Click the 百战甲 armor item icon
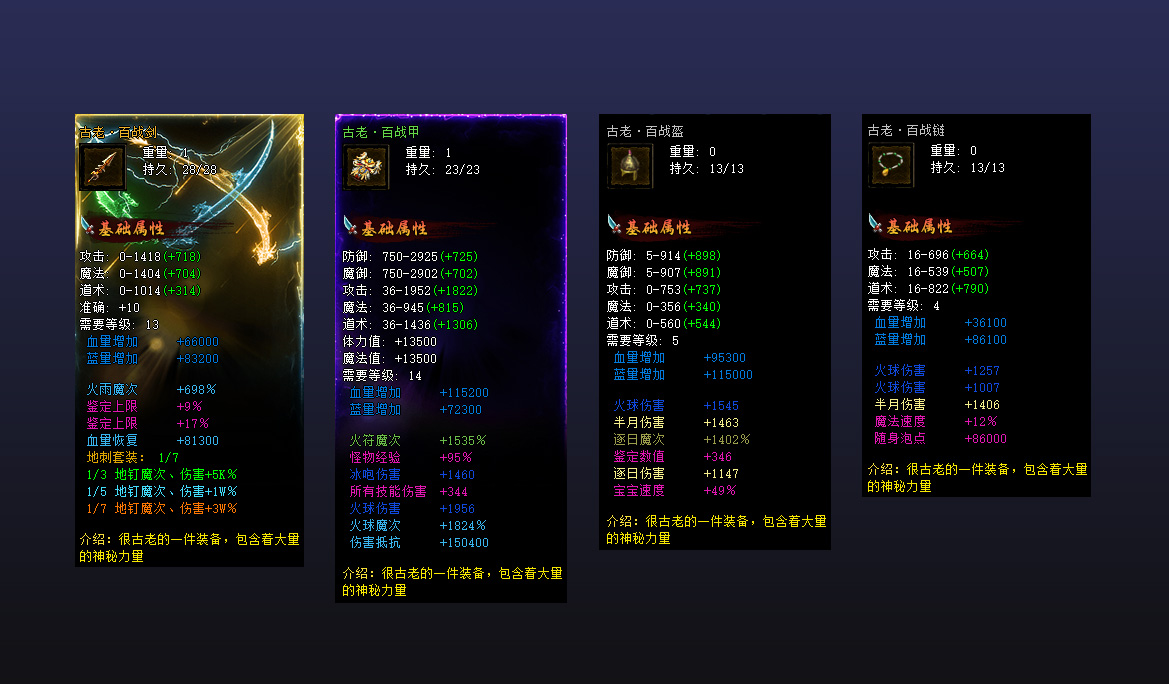Image resolution: width=1169 pixels, height=684 pixels. 366,167
